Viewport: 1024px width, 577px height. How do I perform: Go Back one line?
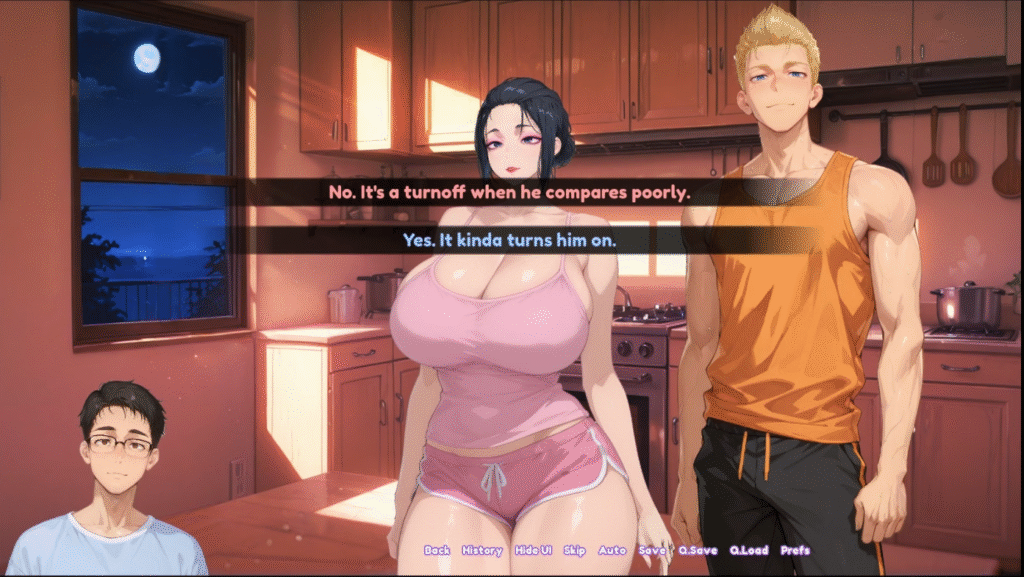[437, 550]
